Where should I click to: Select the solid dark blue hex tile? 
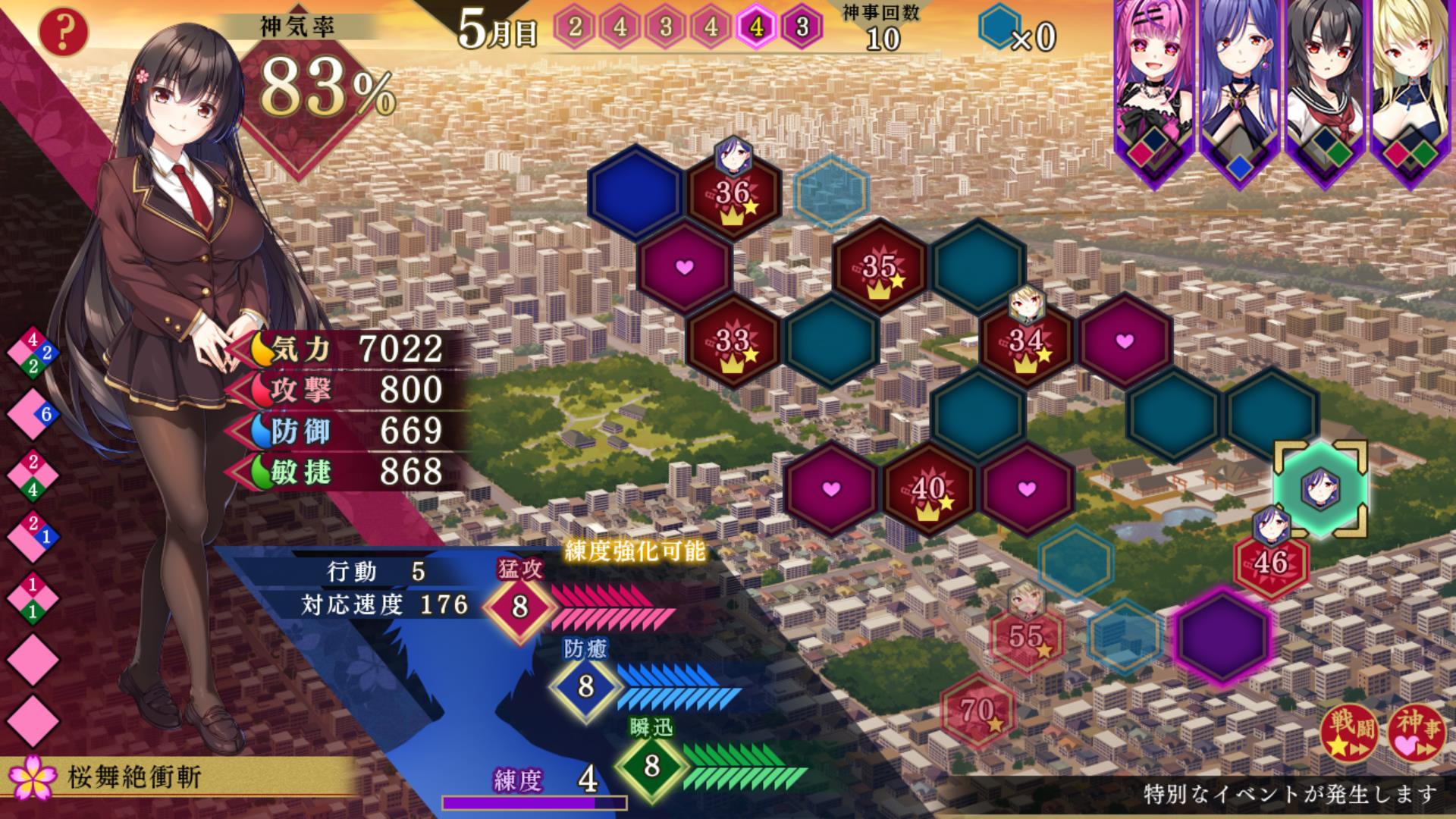click(x=635, y=193)
